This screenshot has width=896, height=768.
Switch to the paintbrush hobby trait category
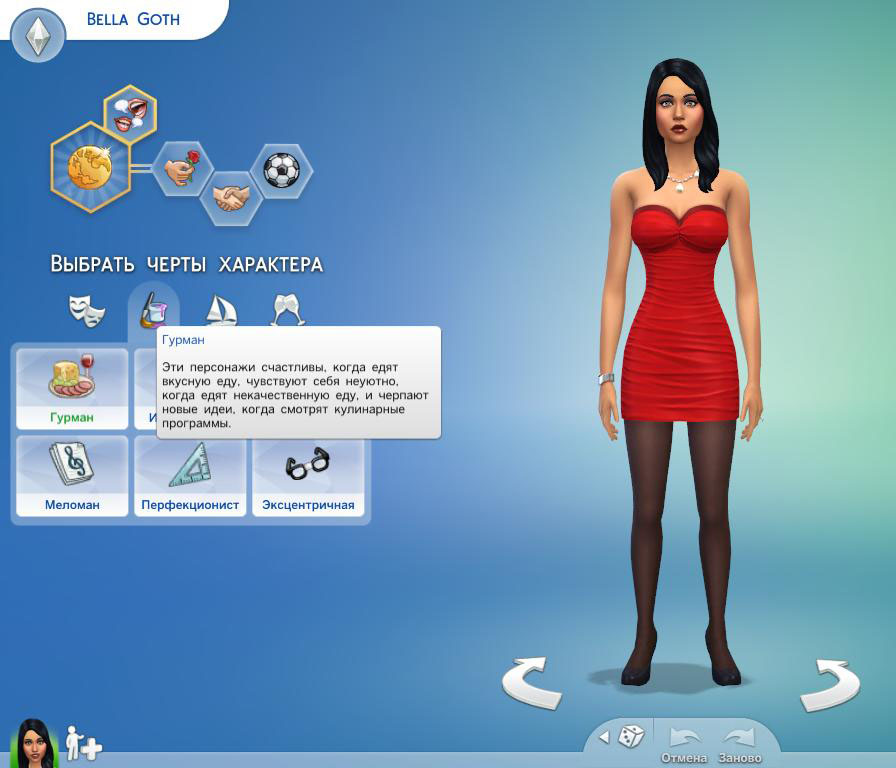(153, 309)
